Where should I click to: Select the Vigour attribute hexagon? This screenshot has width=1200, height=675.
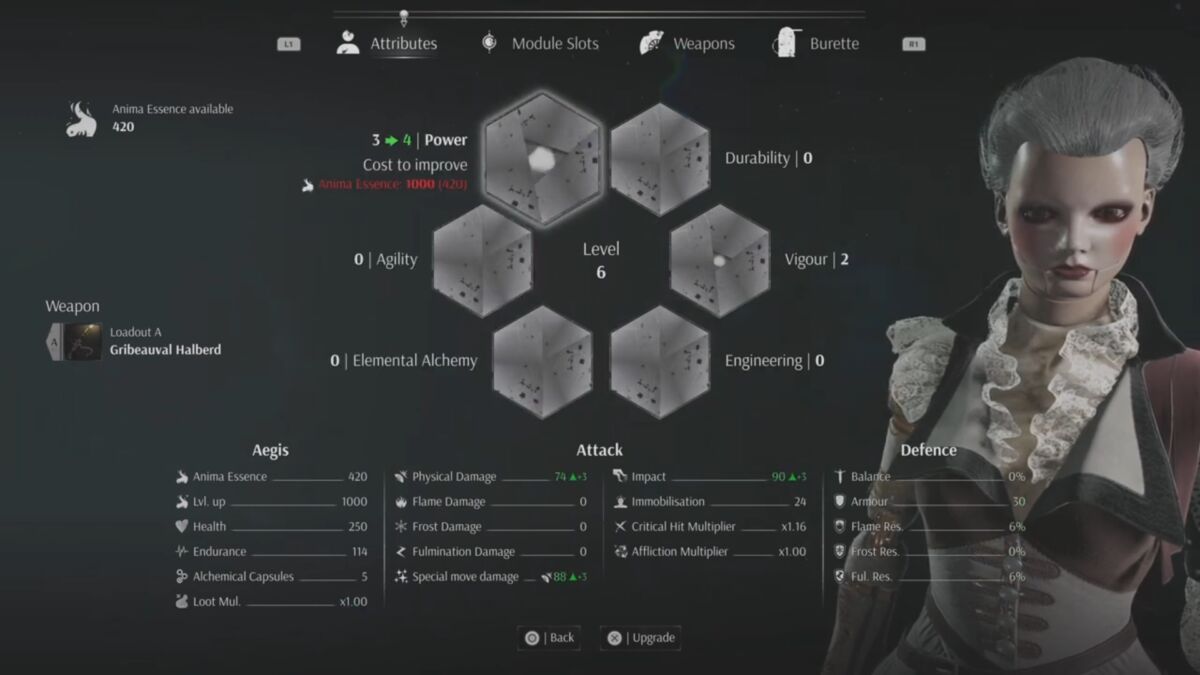click(x=719, y=260)
